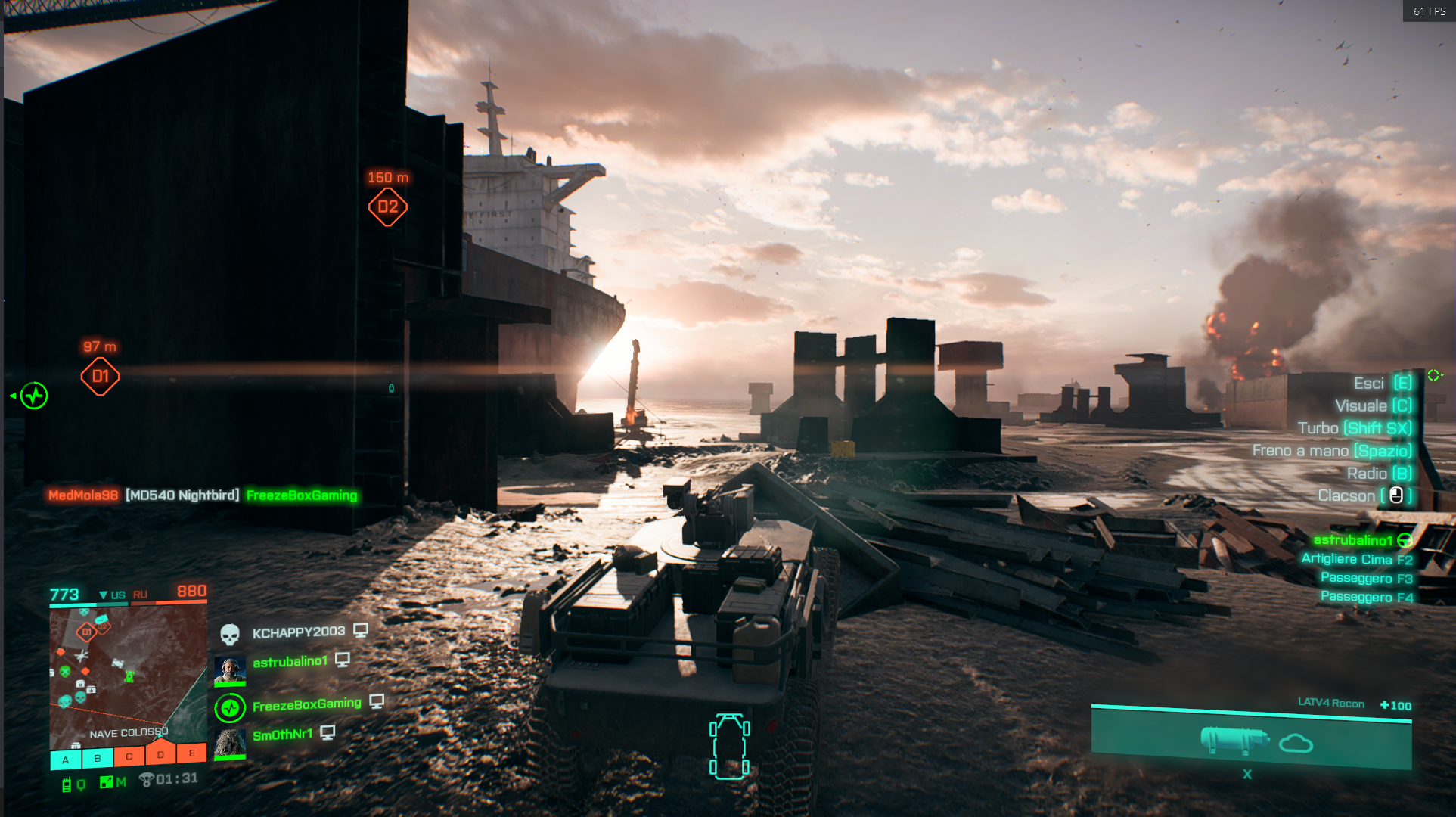
Task: Switch to the Artigliere Cima seat
Action: click(x=1356, y=559)
